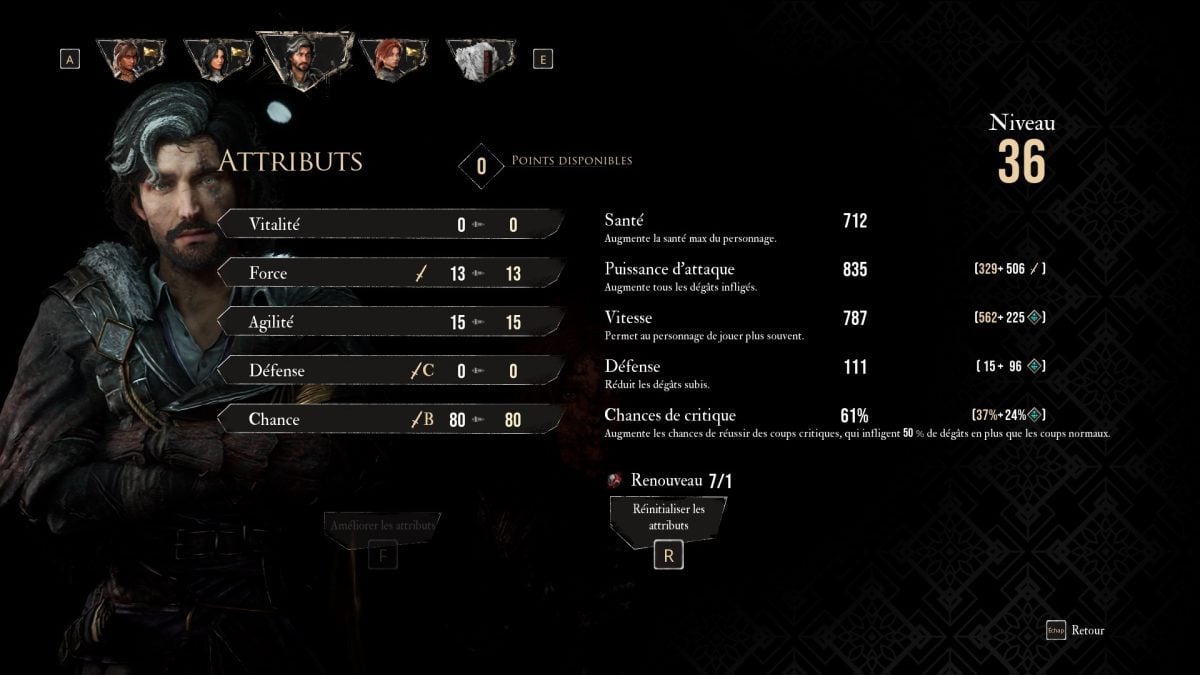Select the bearded man's character portrait
This screenshot has width=1200, height=675.
(x=304, y=60)
